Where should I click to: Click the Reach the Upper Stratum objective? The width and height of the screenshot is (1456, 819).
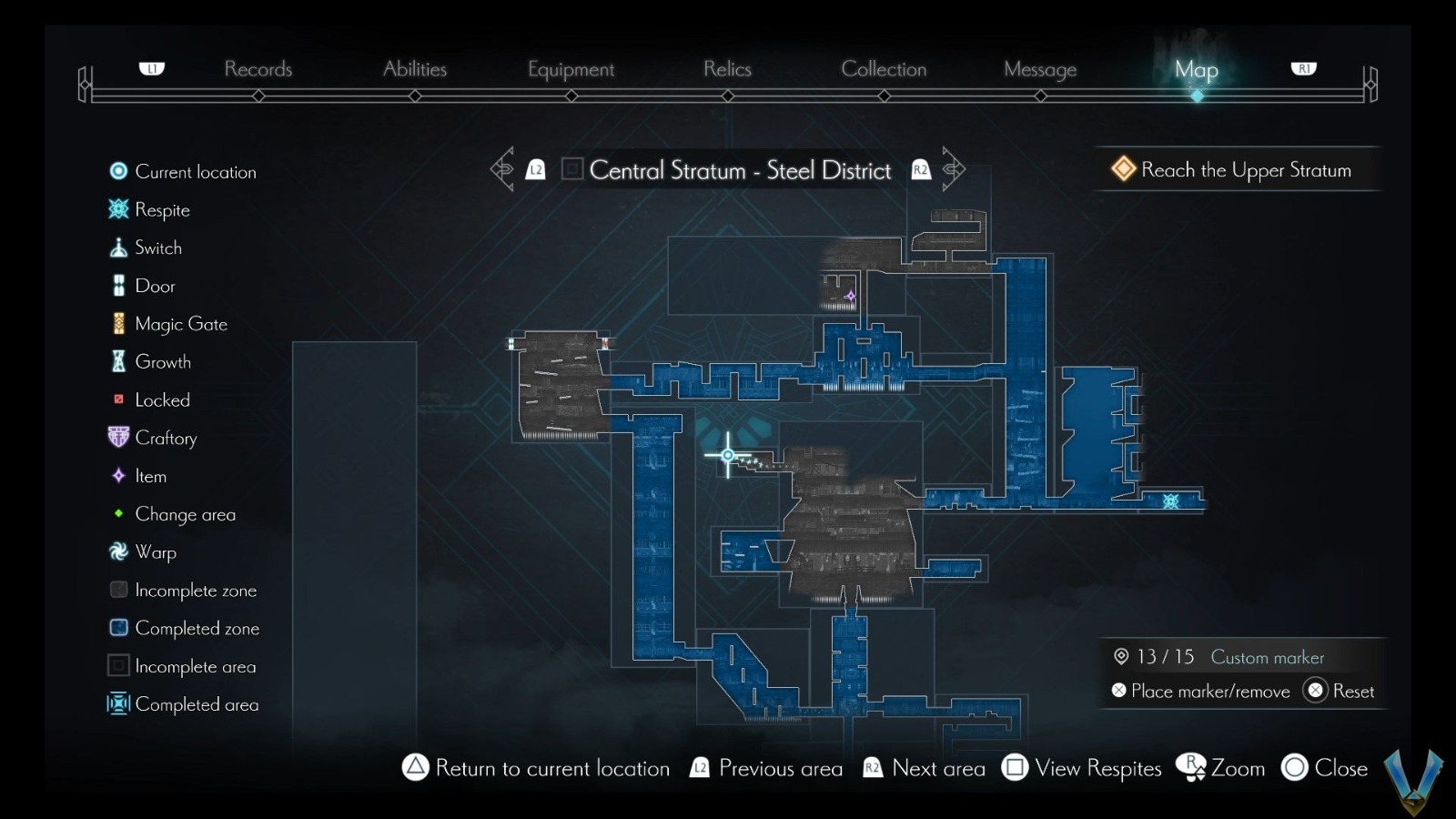[x=1236, y=169]
